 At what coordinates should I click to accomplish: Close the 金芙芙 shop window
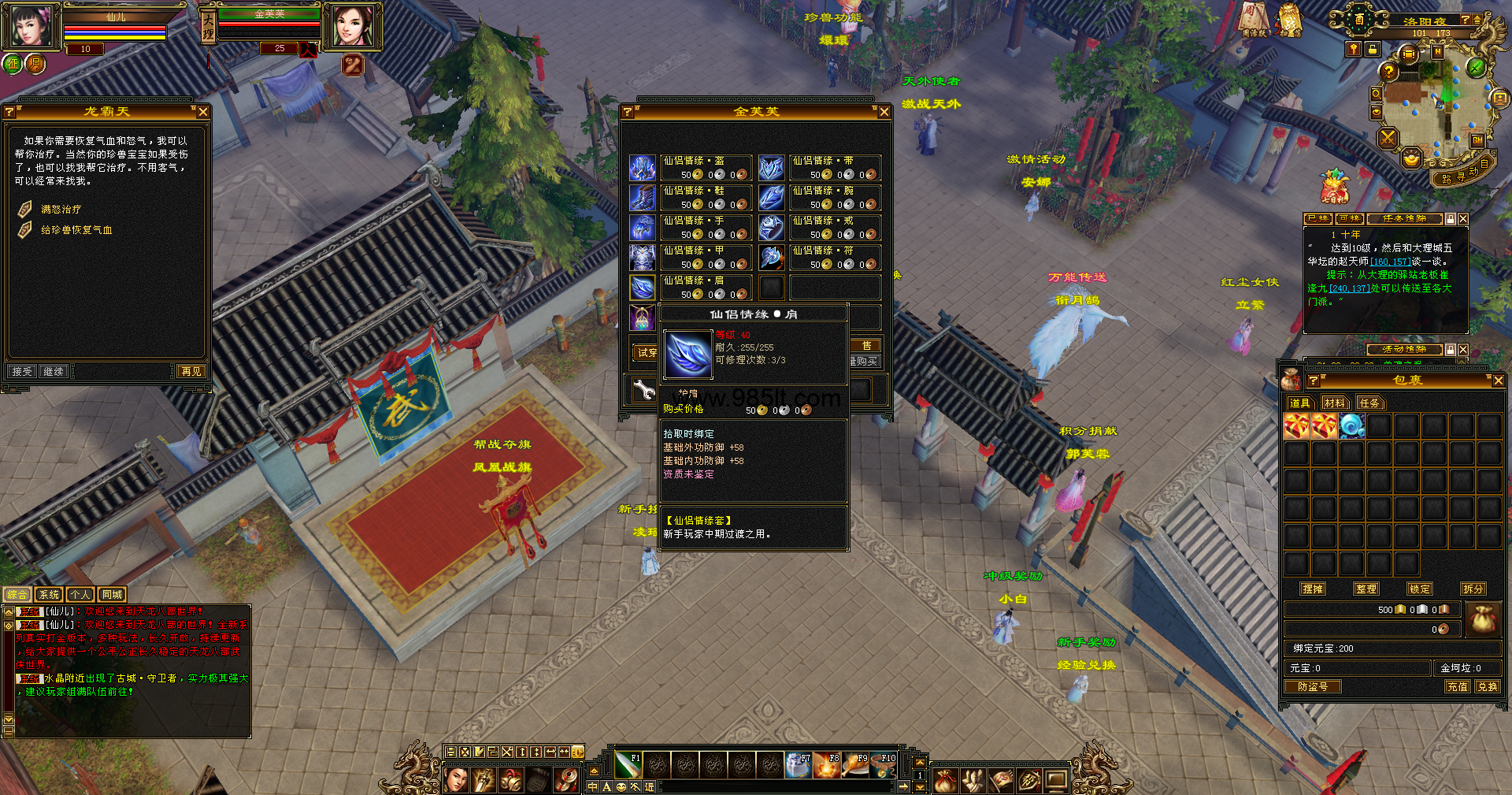coord(884,112)
